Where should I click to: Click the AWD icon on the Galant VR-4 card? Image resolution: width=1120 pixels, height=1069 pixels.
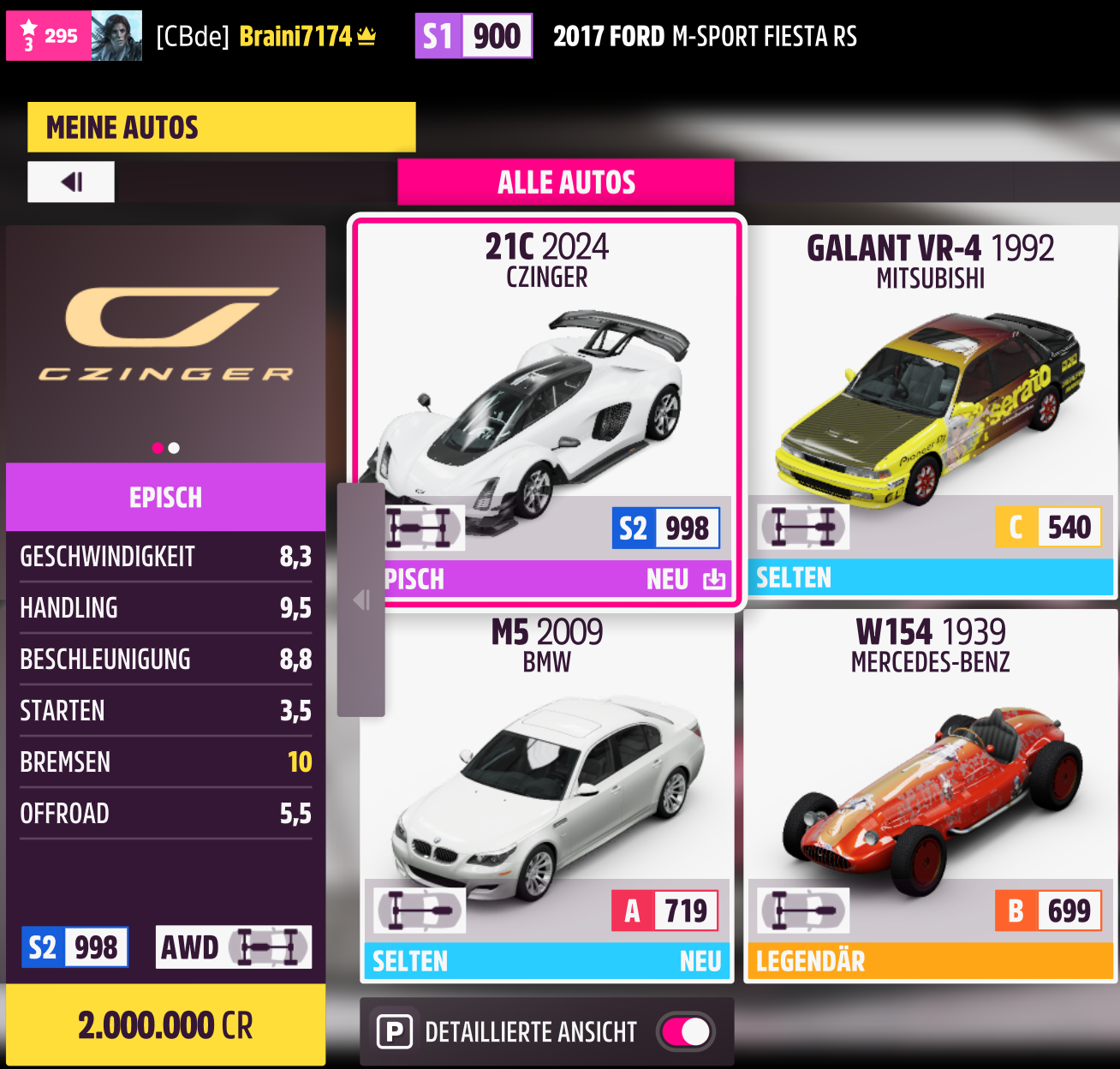[x=803, y=528]
